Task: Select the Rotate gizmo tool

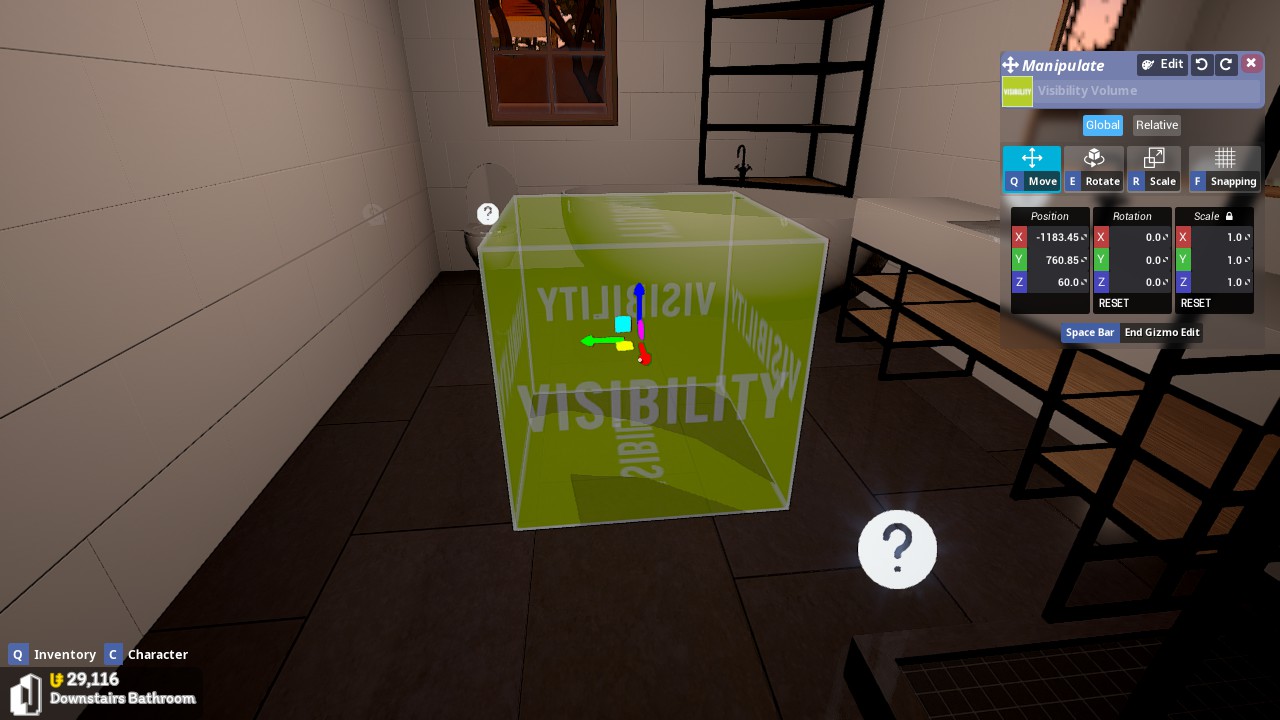Action: [1094, 168]
